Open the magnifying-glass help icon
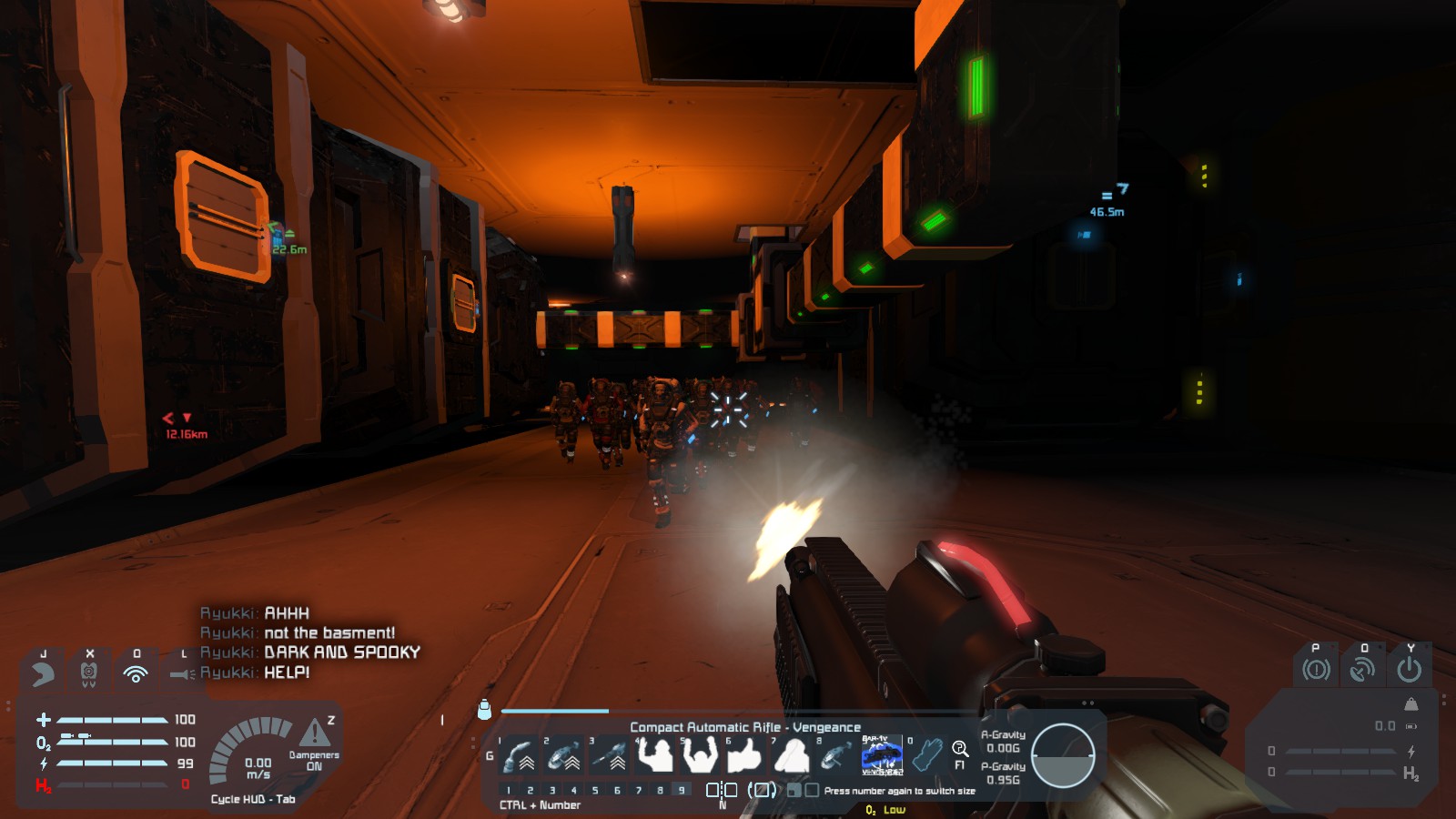This screenshot has width=1456, height=819. click(960, 749)
